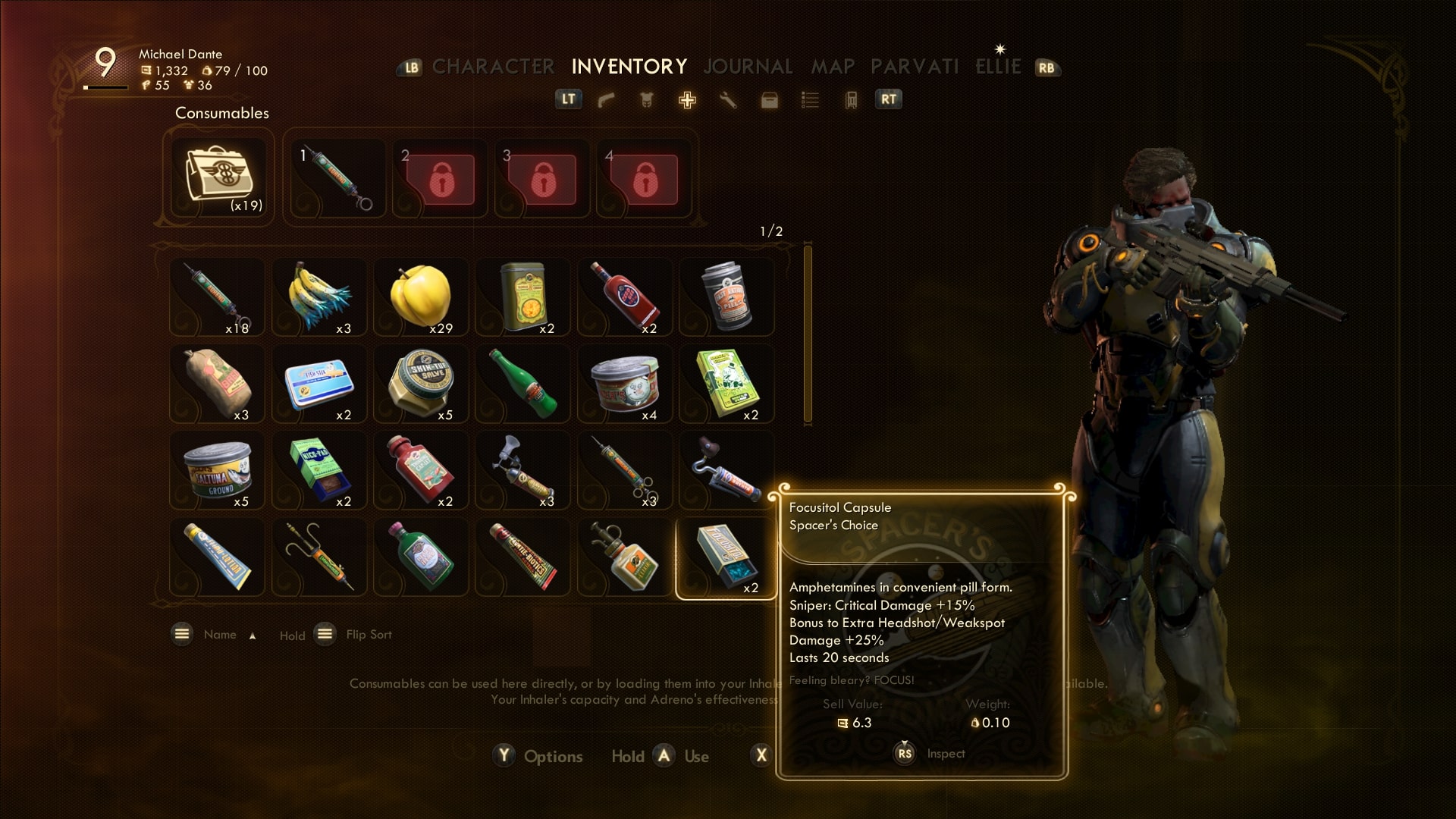
Task: Select the red liquor bottle
Action: (624, 297)
